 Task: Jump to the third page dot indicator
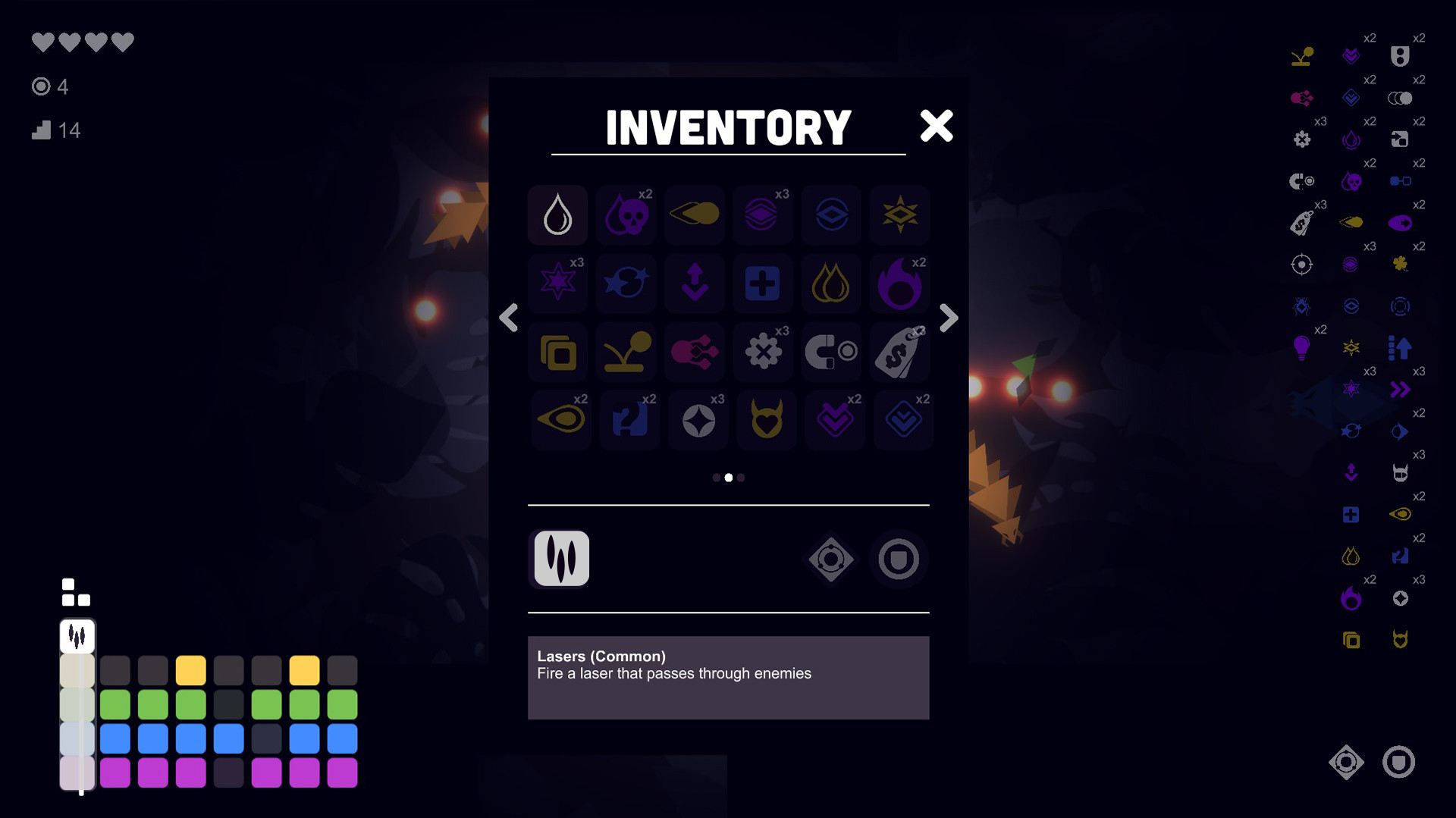[741, 478]
